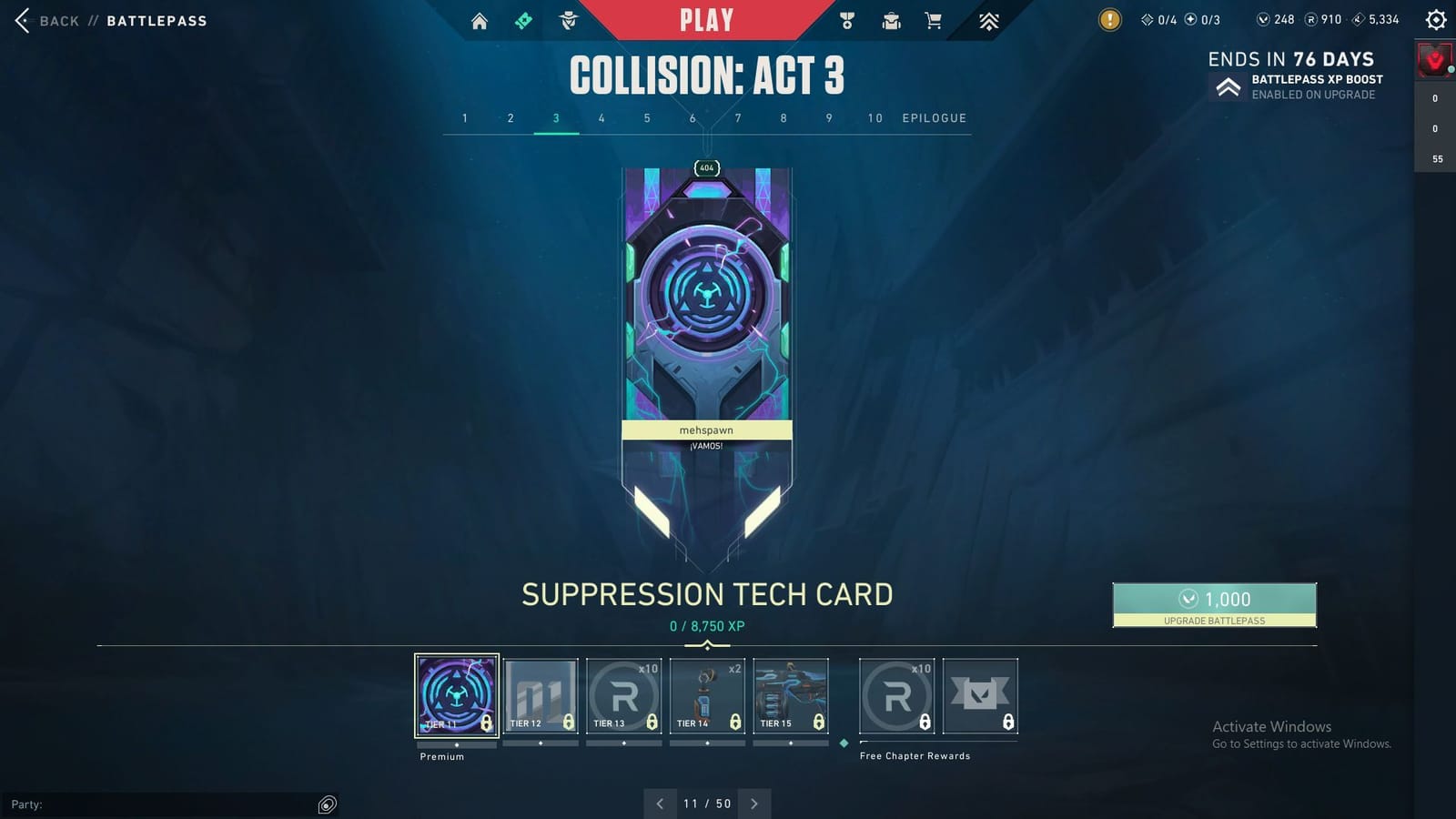View career medals icon

848,19
